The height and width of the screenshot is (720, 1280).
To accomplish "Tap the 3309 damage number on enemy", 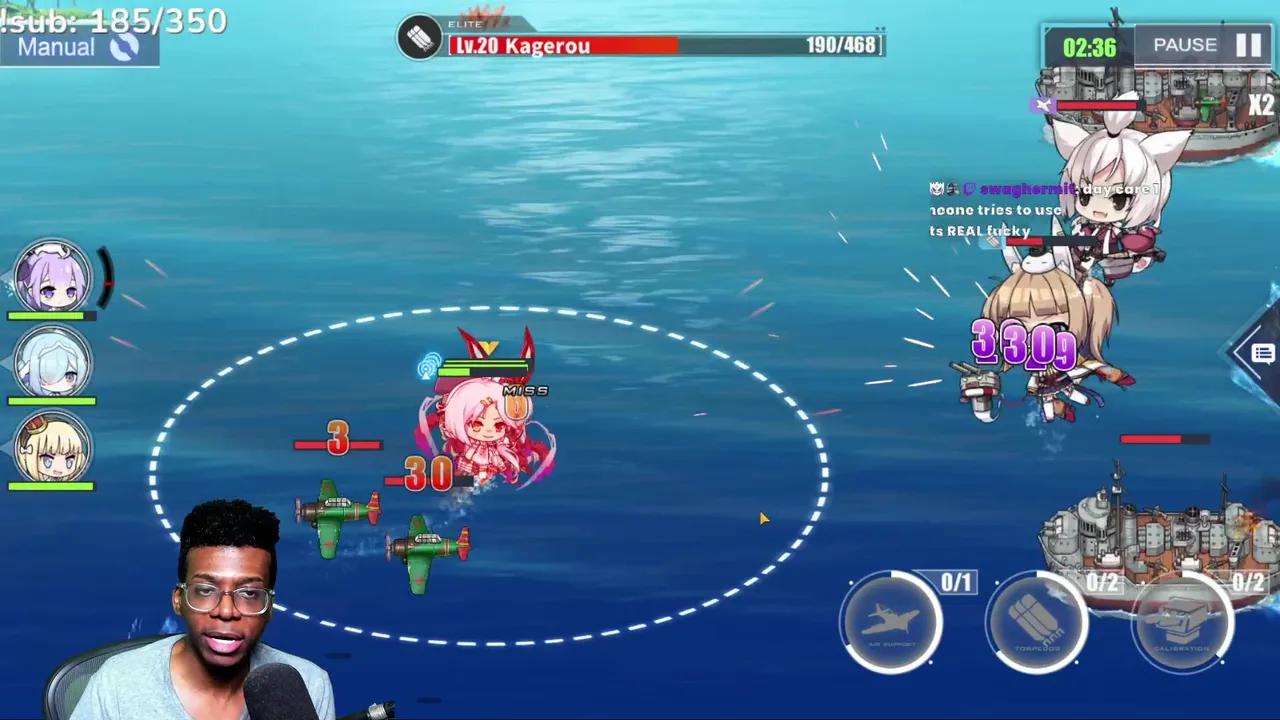I will point(1021,345).
